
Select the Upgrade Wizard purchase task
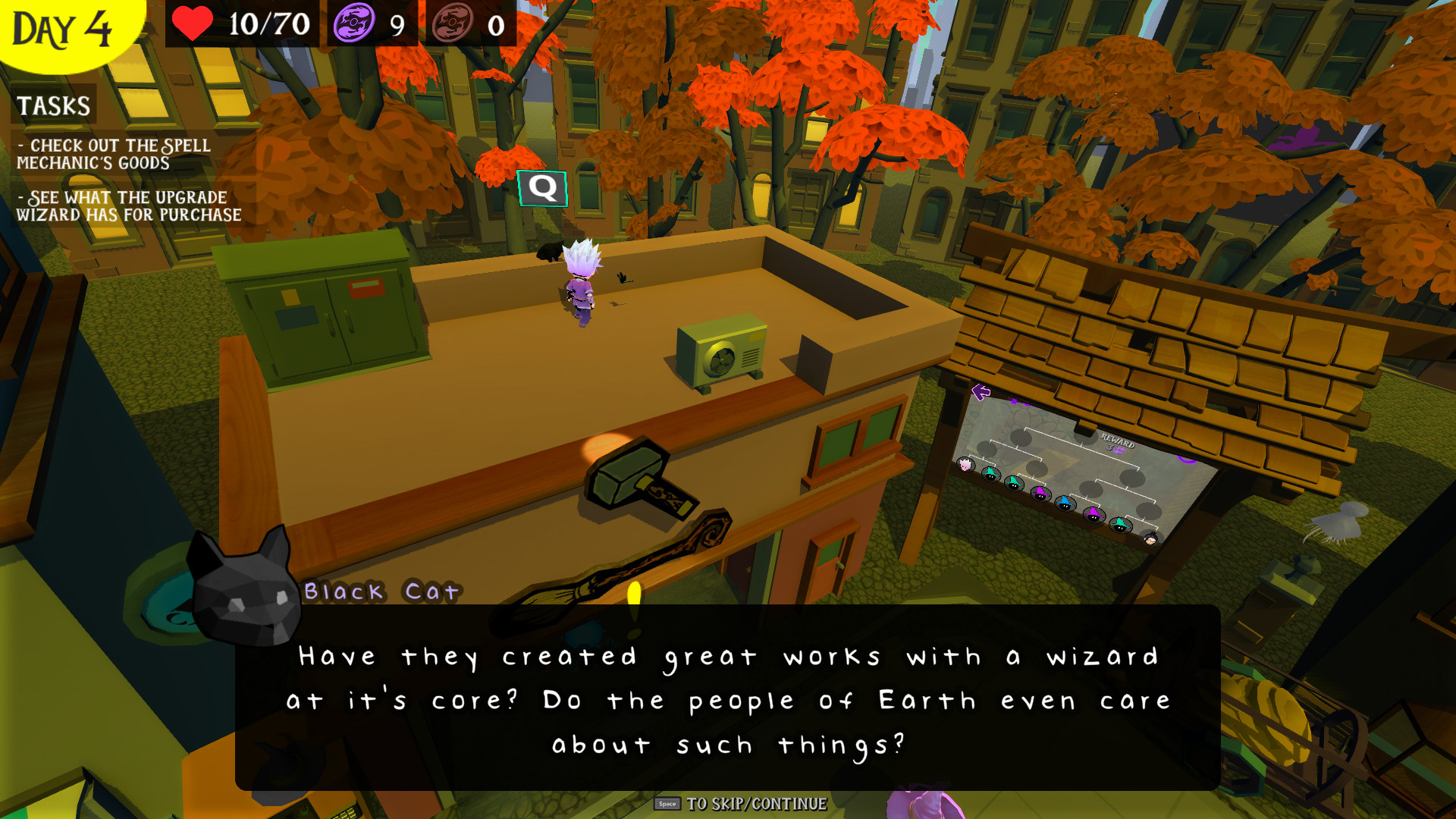pyautogui.click(x=129, y=206)
